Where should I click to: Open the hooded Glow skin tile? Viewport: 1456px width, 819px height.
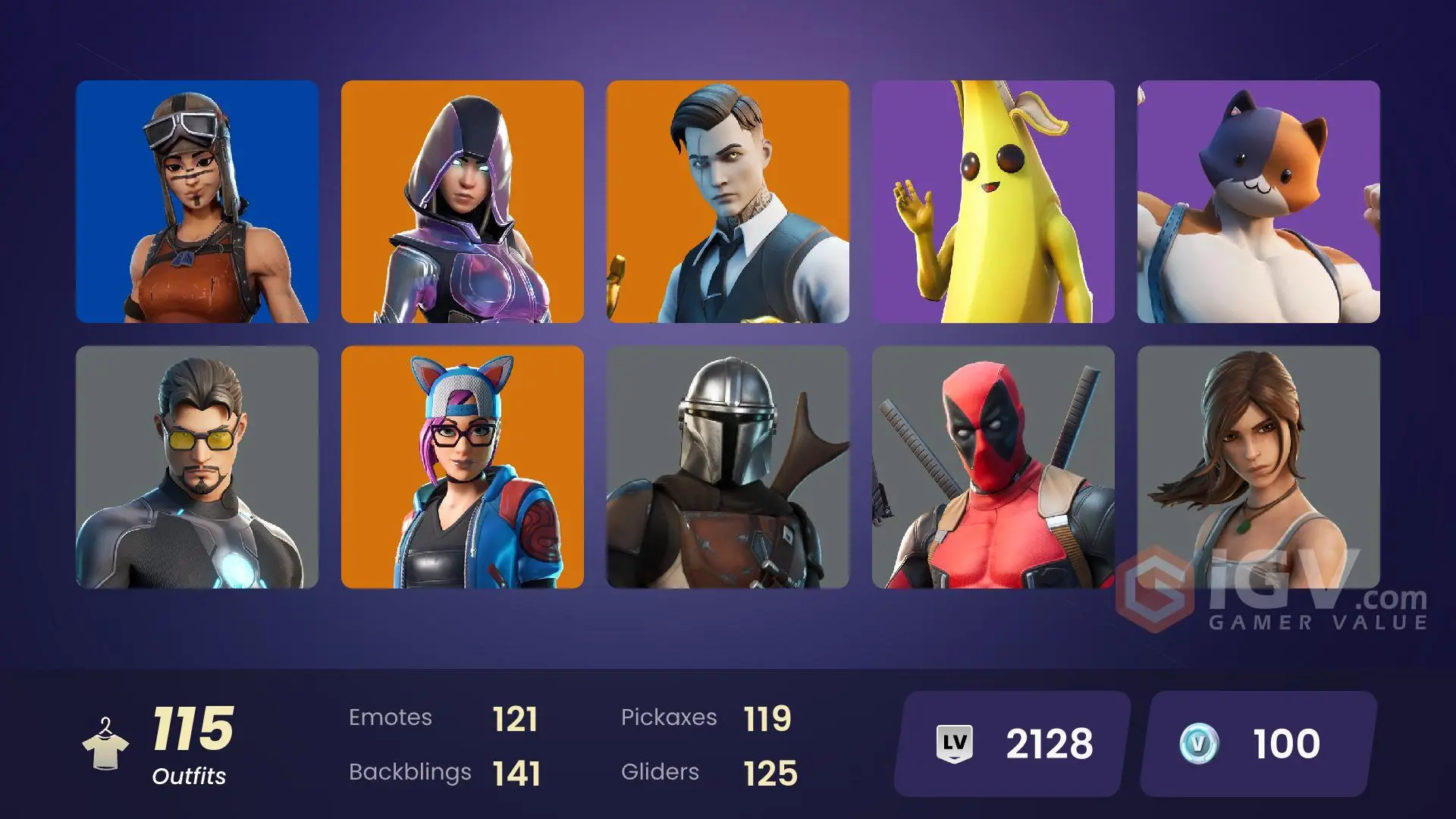pyautogui.click(x=463, y=201)
